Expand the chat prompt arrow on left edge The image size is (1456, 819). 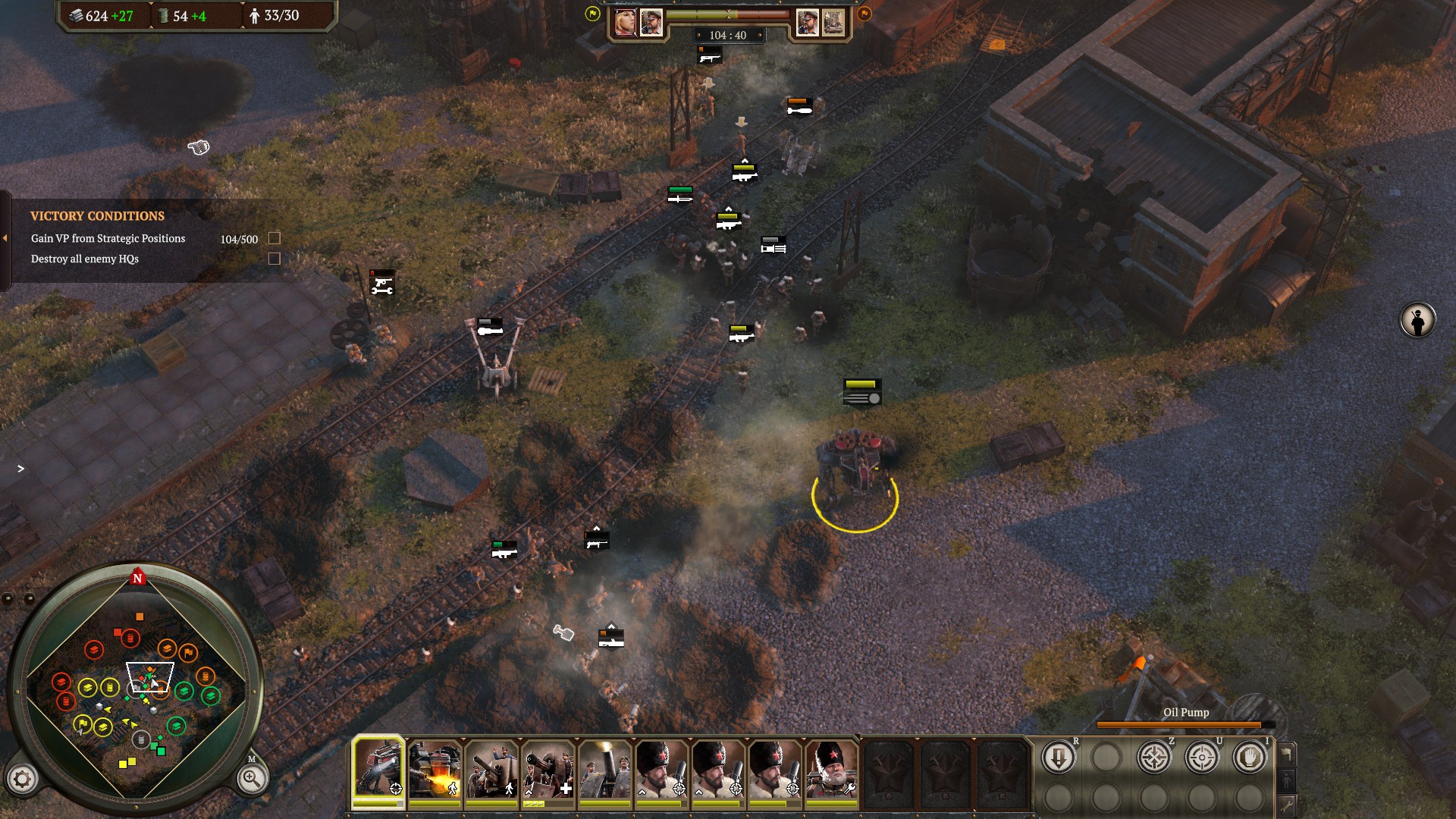[20, 469]
